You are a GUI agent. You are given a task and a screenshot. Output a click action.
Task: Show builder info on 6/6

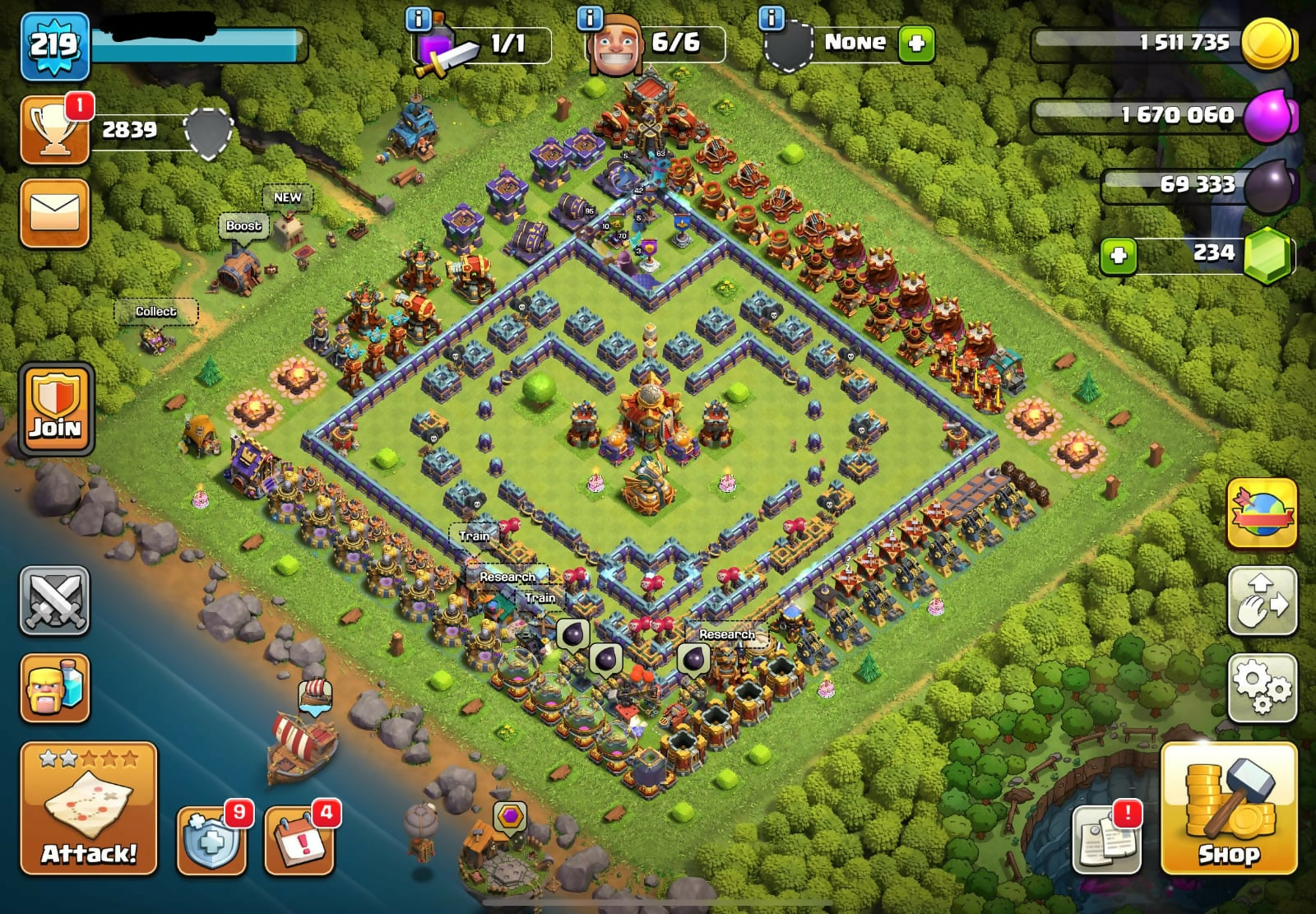point(590,18)
